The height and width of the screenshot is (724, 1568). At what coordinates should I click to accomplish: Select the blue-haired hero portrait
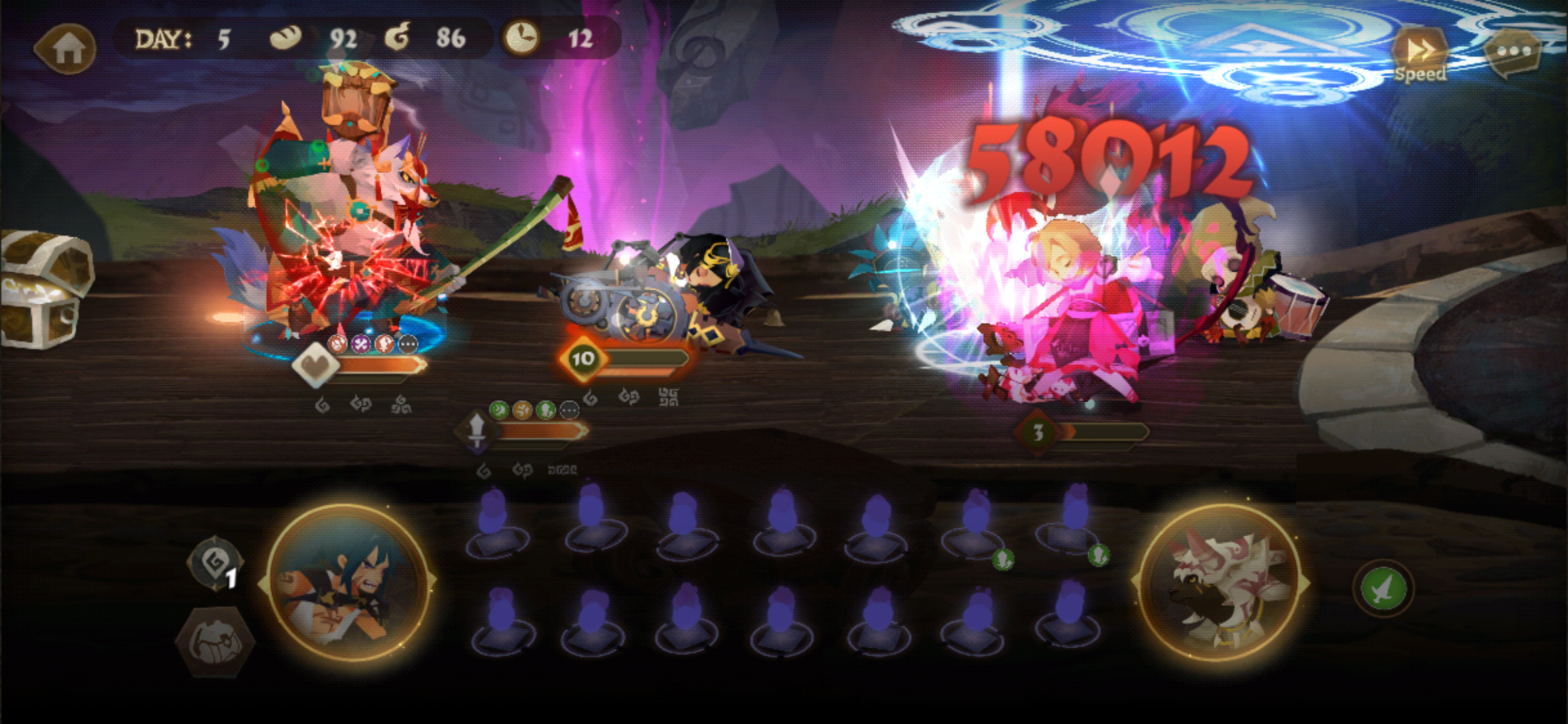pos(346,583)
